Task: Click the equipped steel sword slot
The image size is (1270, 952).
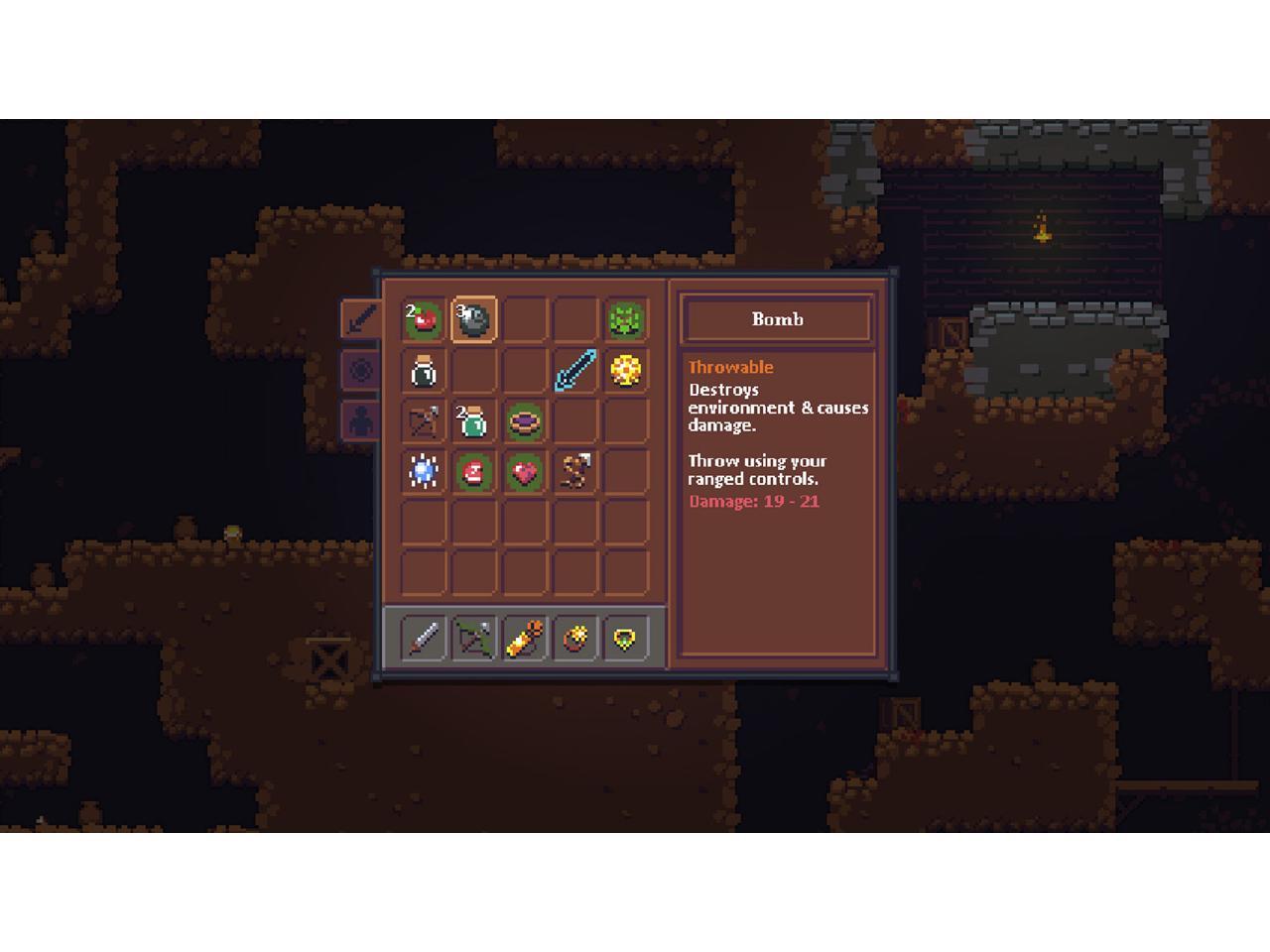Action: pos(424,638)
